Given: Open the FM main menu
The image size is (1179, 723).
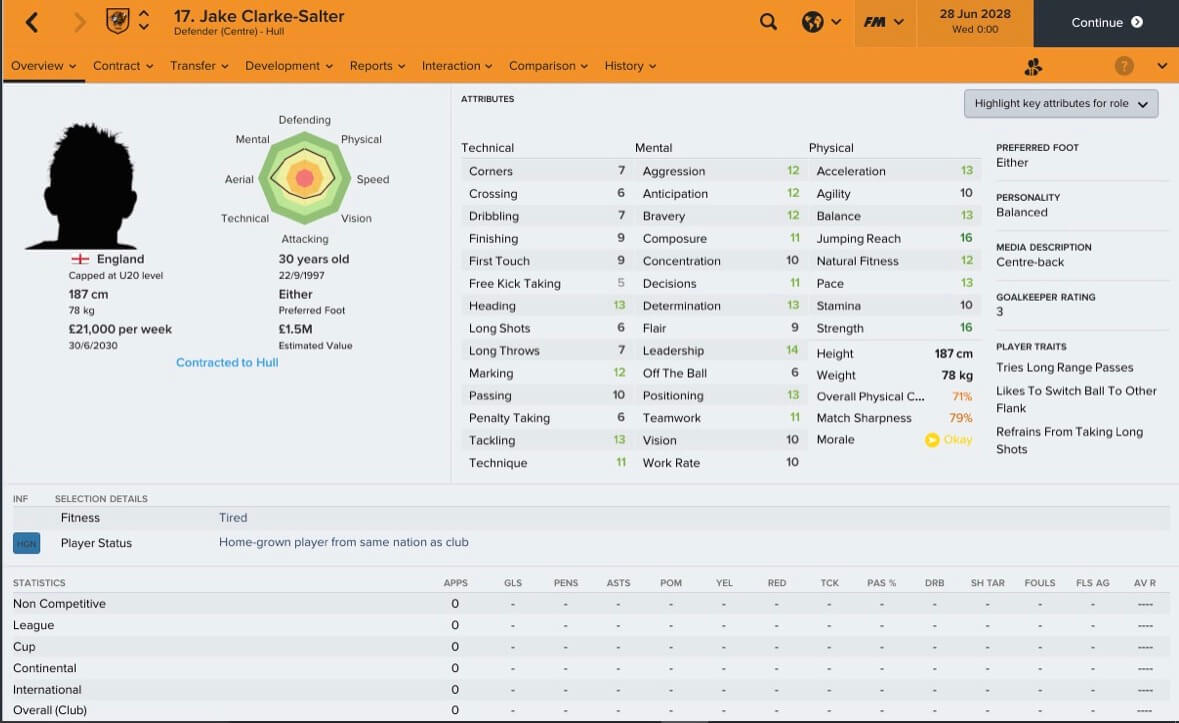Looking at the screenshot, I should (x=884, y=22).
